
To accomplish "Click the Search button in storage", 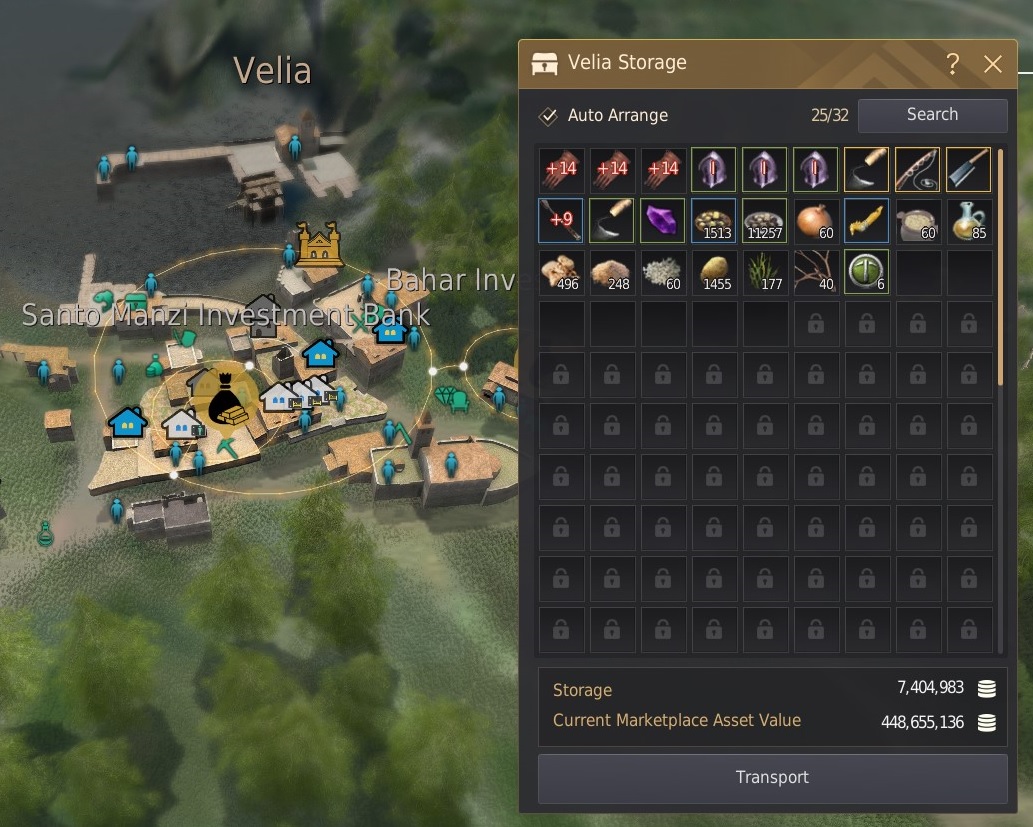I will pos(932,115).
